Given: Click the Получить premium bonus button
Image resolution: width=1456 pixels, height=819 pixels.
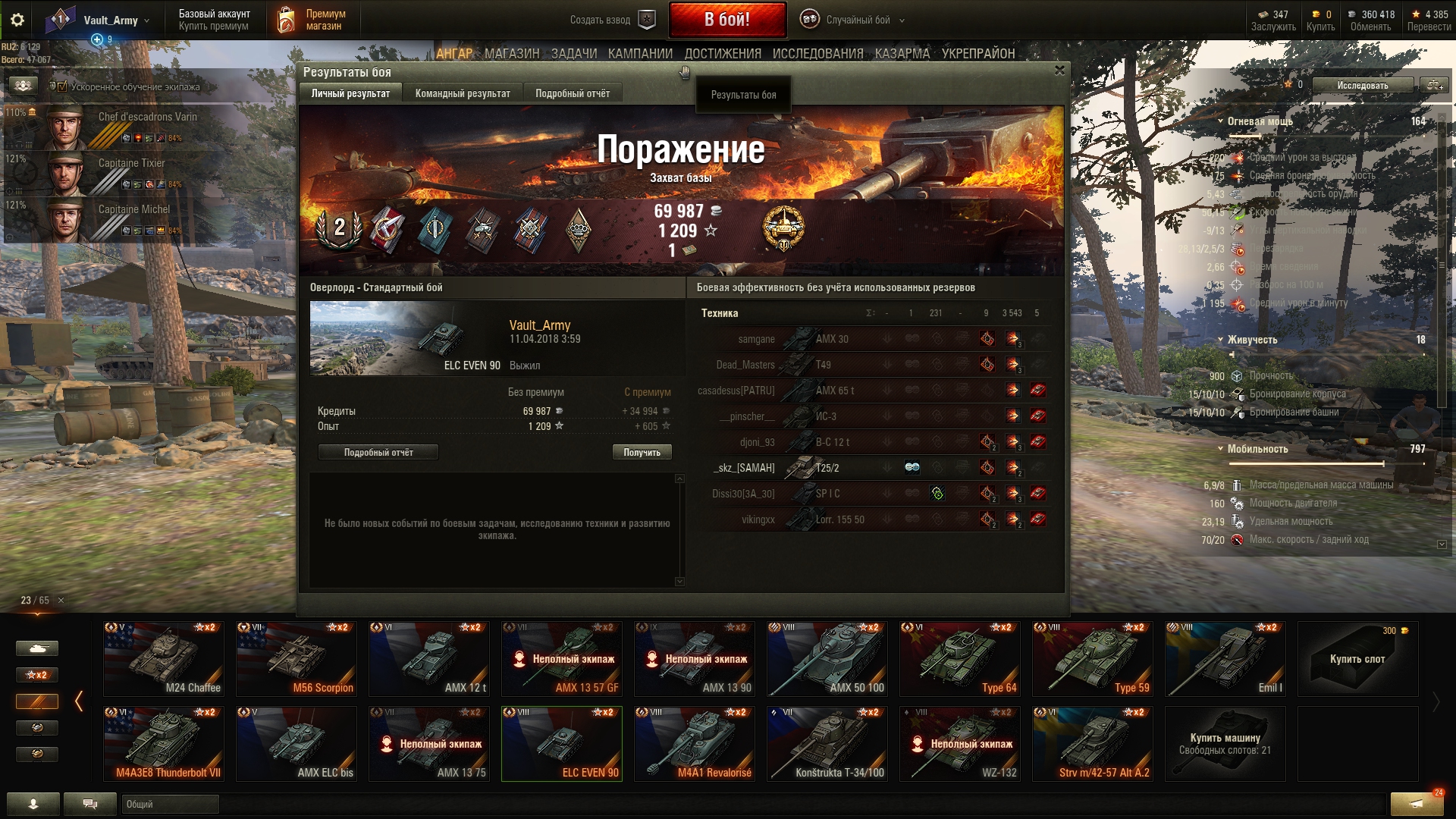Looking at the screenshot, I should (642, 452).
